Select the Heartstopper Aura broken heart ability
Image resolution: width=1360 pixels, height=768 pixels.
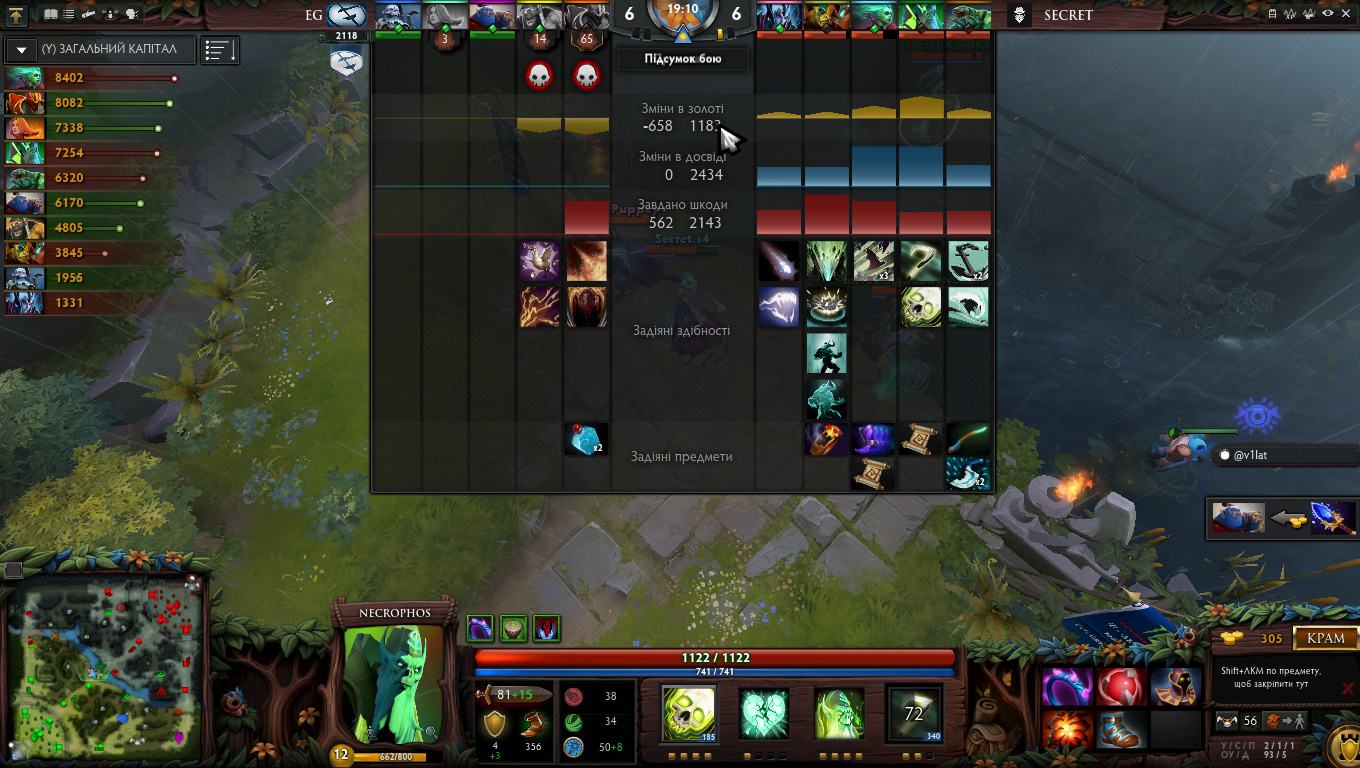coord(765,713)
